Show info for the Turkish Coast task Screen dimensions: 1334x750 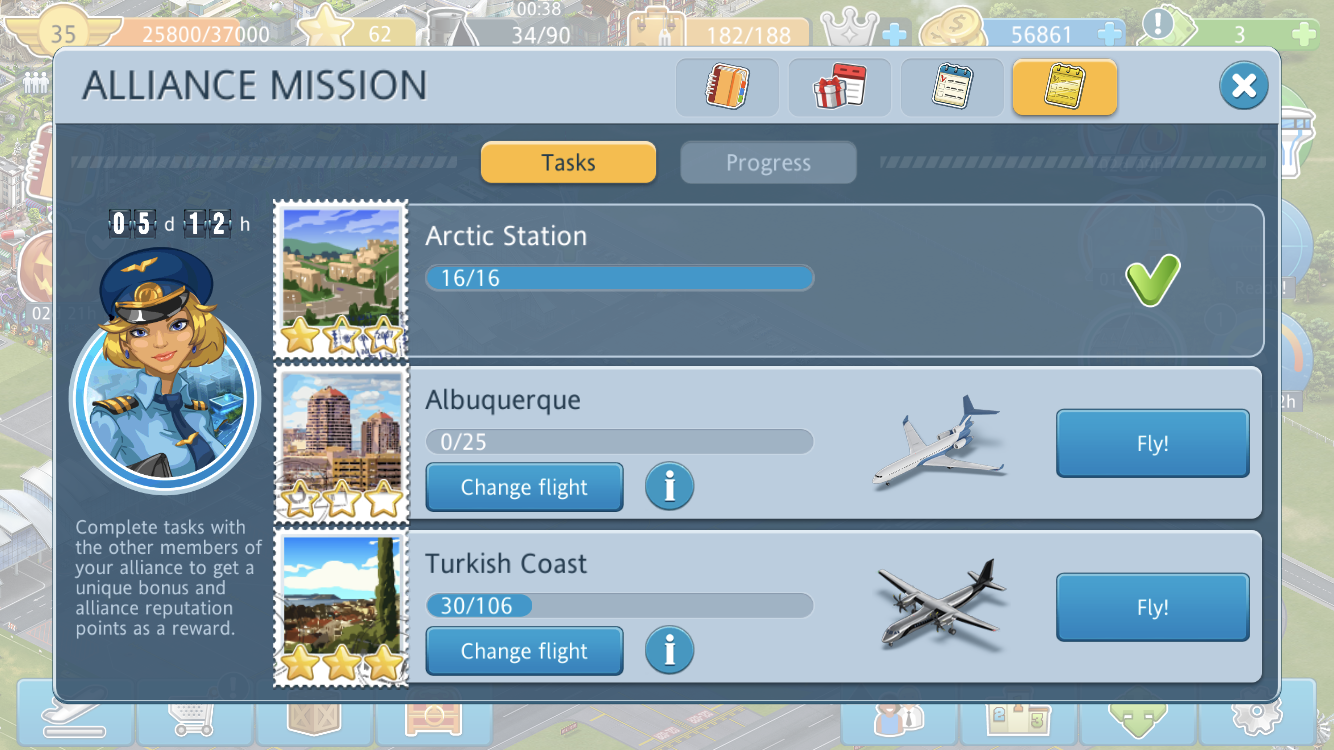669,651
